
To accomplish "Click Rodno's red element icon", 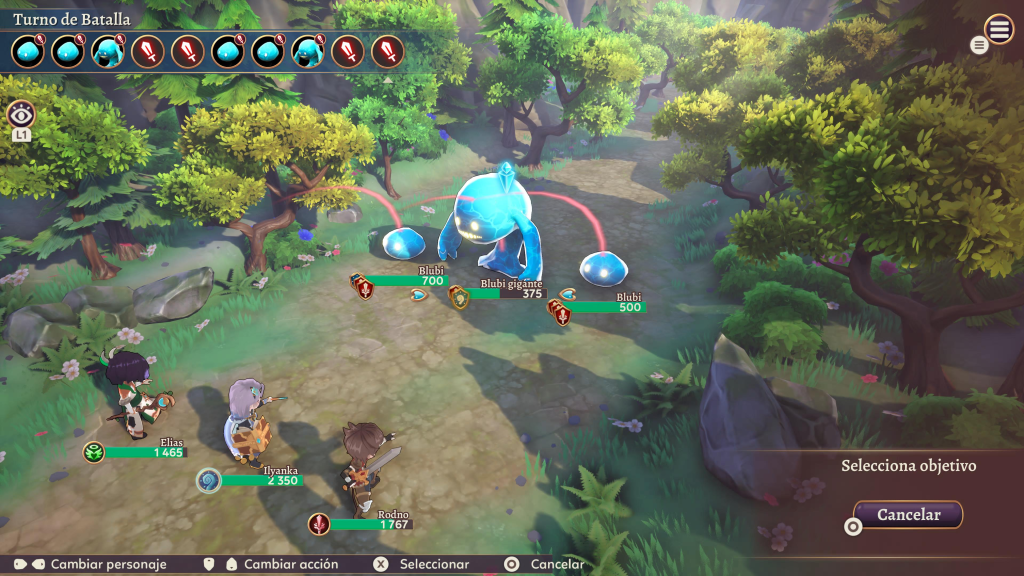I will (319, 523).
